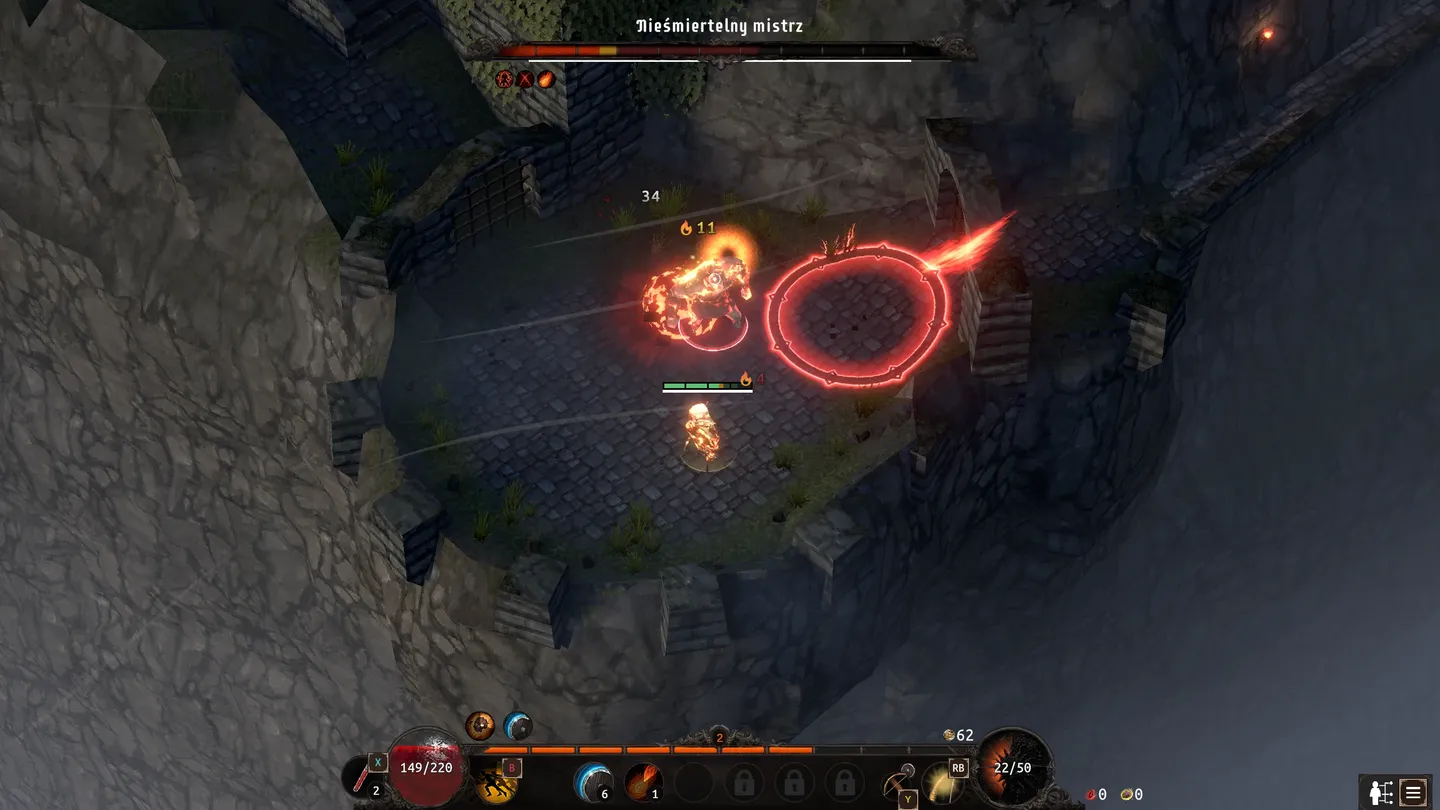1440x810 pixels.
Task: Open the character skill tree icon
Action: click(1381, 793)
